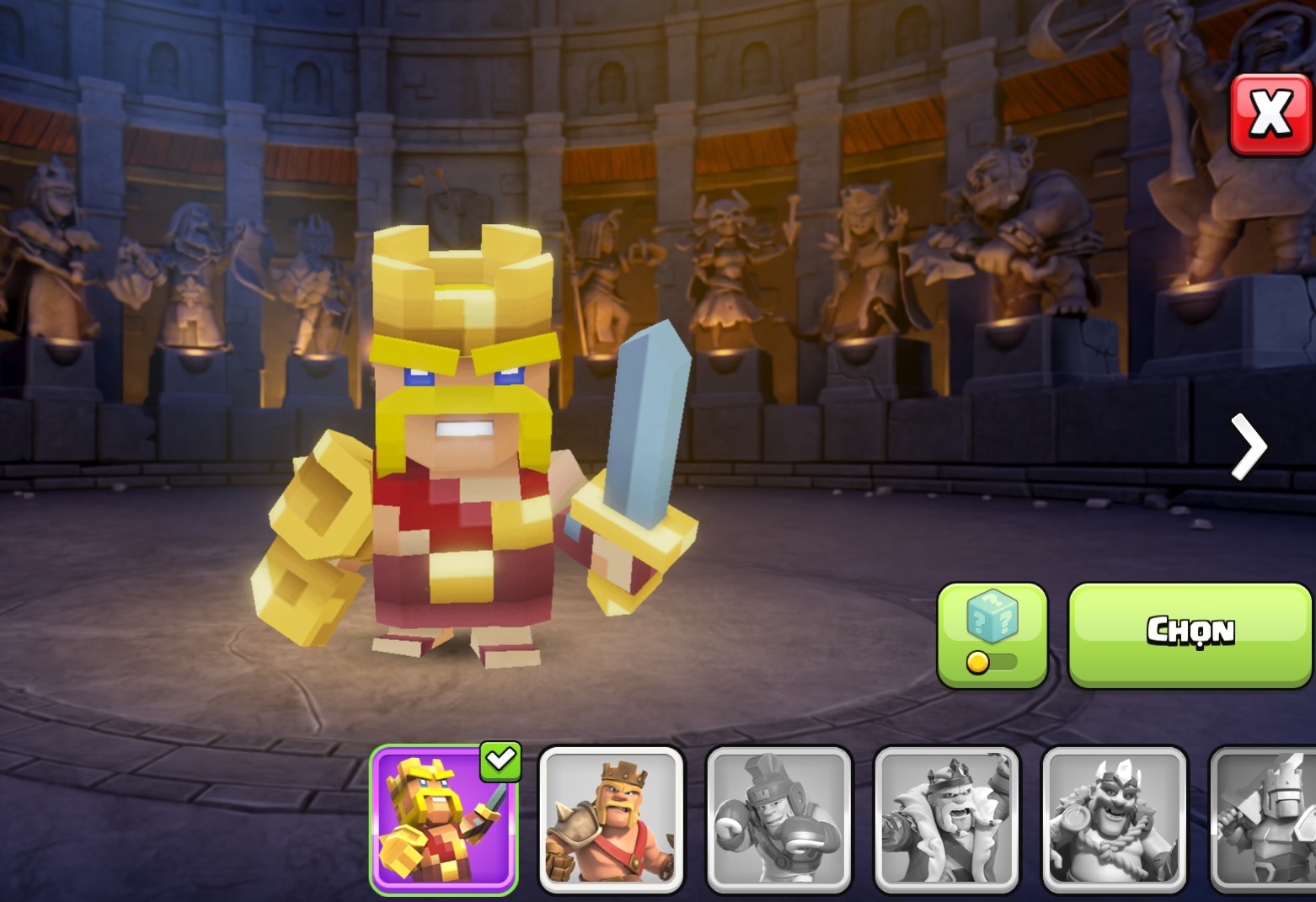Show the next skin with right arrow
Image resolution: width=1316 pixels, height=902 pixels.
[1248, 446]
